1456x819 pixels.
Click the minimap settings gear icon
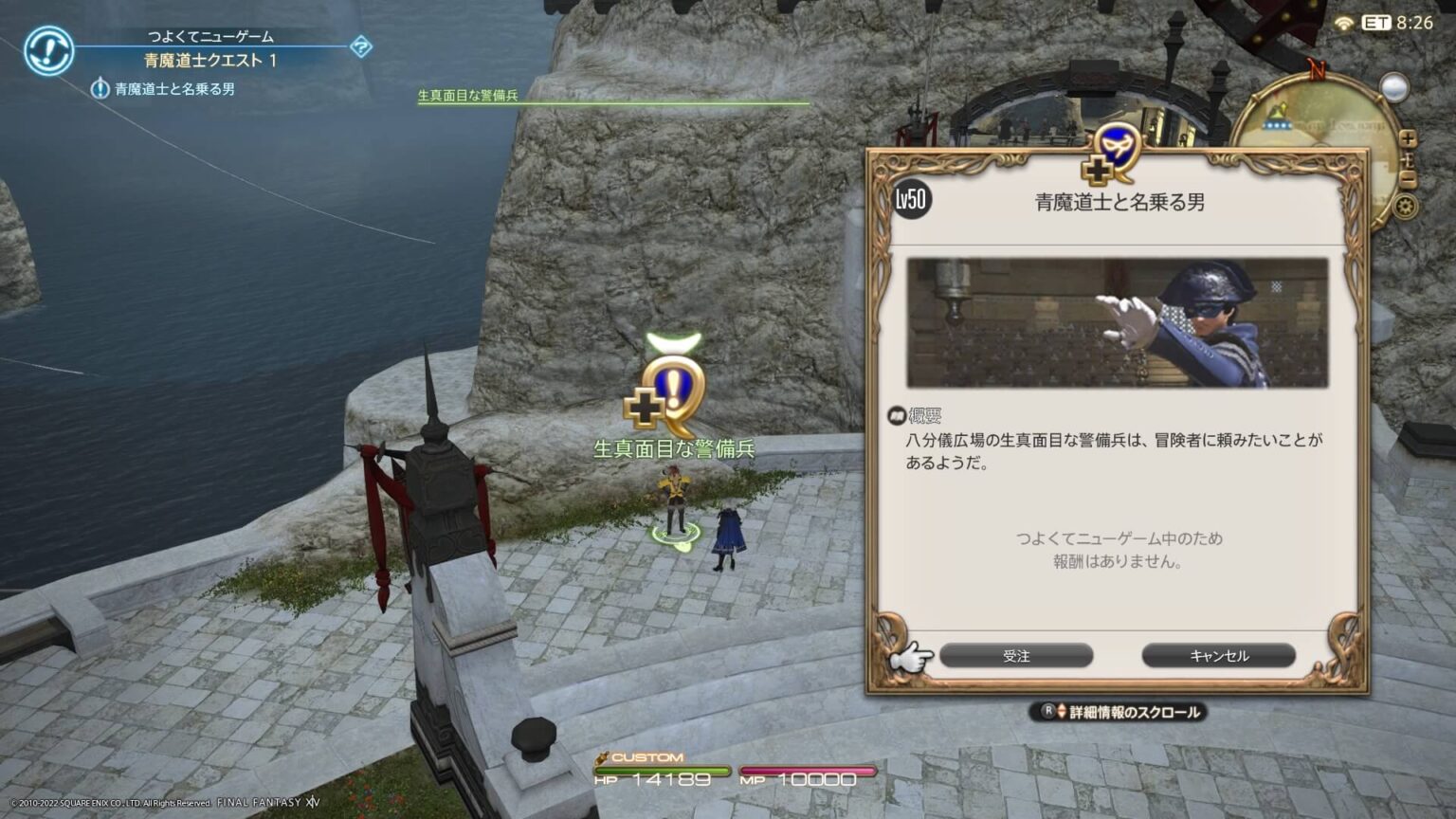tap(1407, 205)
